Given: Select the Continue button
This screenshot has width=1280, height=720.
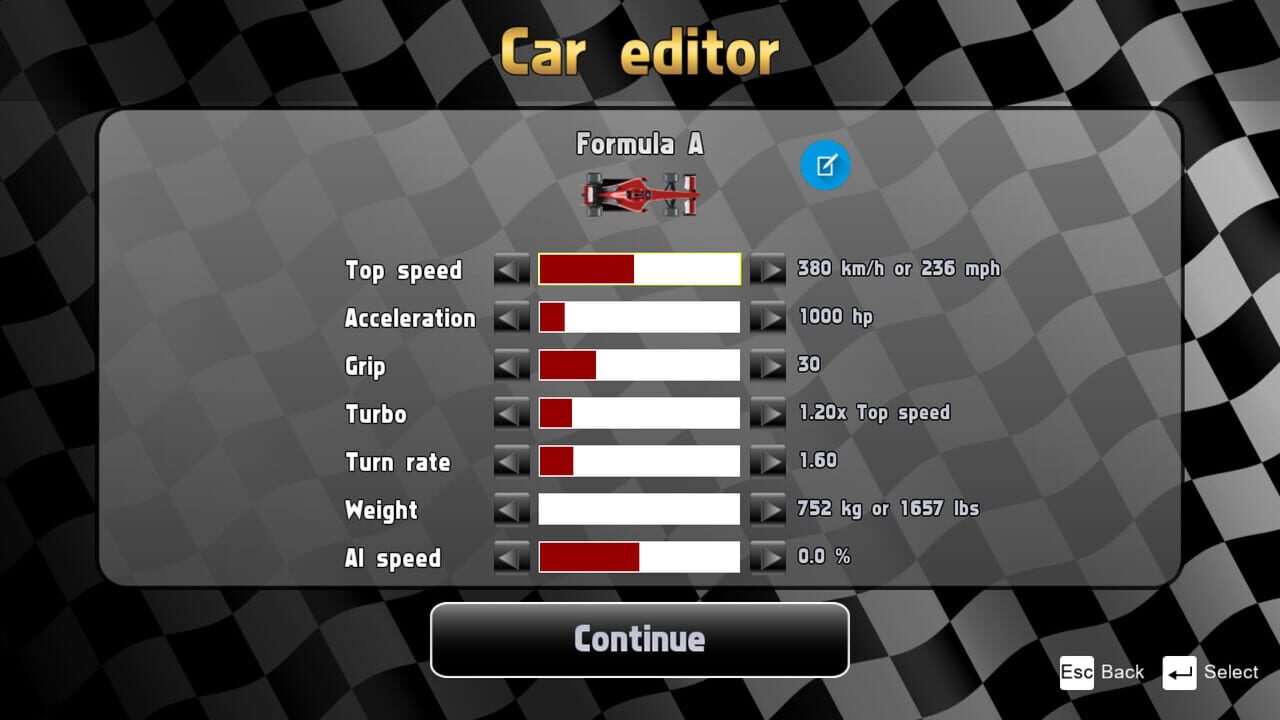Looking at the screenshot, I should tap(639, 640).
